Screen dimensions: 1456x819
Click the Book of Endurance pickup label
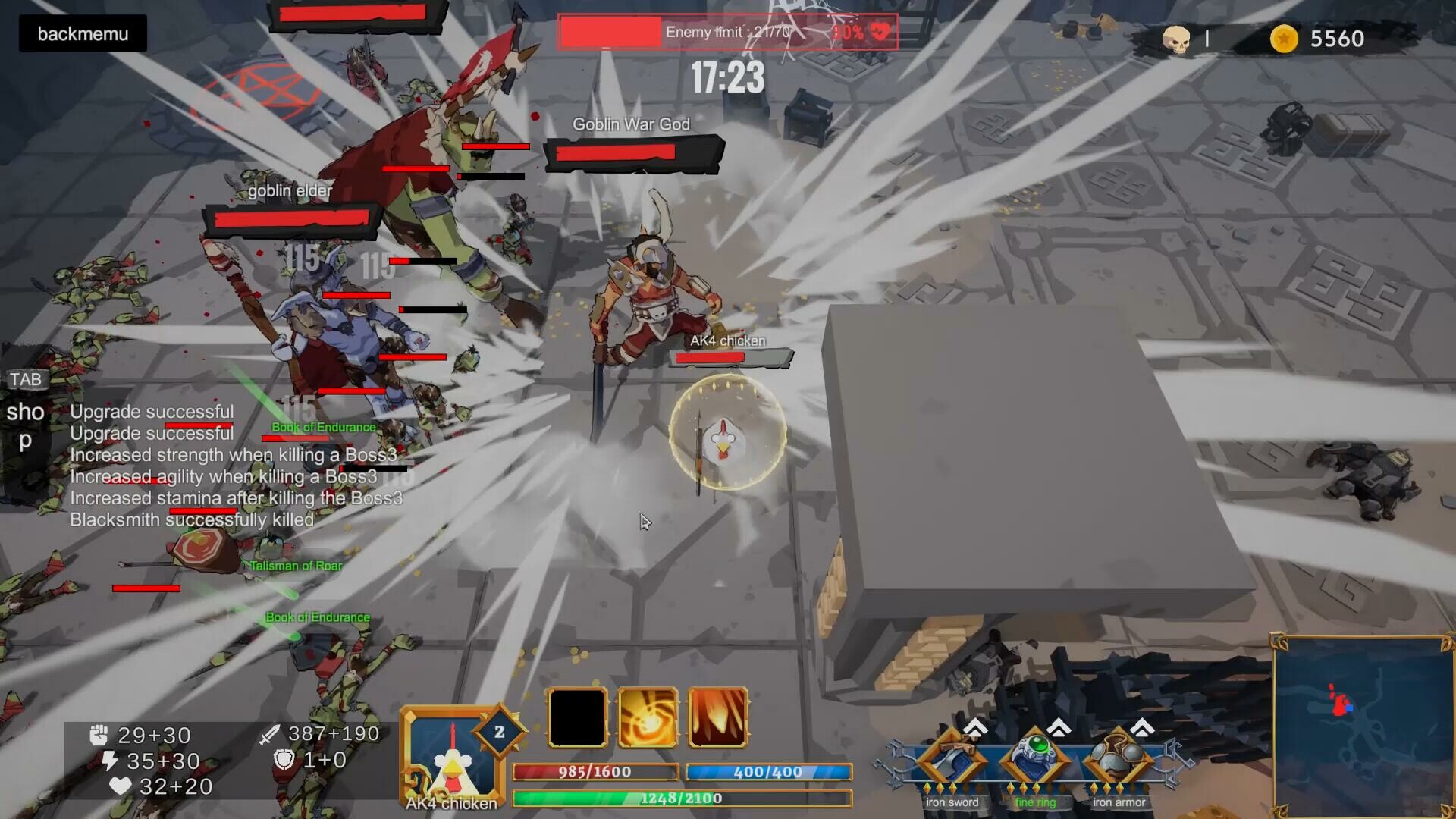pyautogui.click(x=322, y=427)
